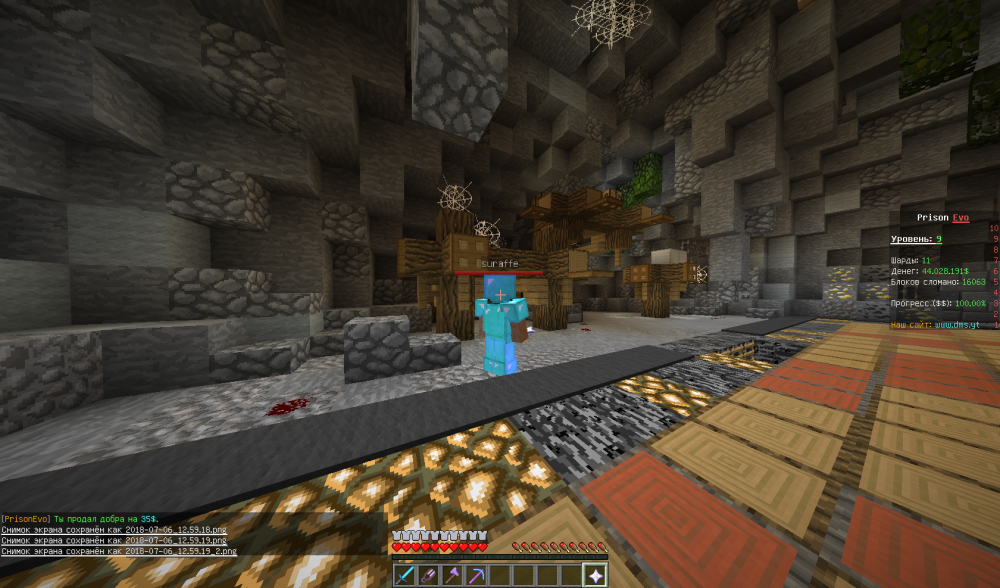Select the nether star hotbar slot
Screen dimensions: 1000x588
594,575
